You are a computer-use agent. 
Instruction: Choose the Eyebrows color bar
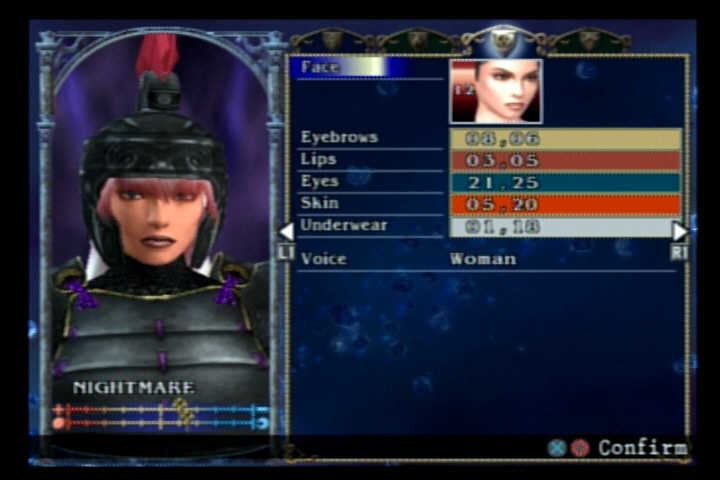pos(565,138)
